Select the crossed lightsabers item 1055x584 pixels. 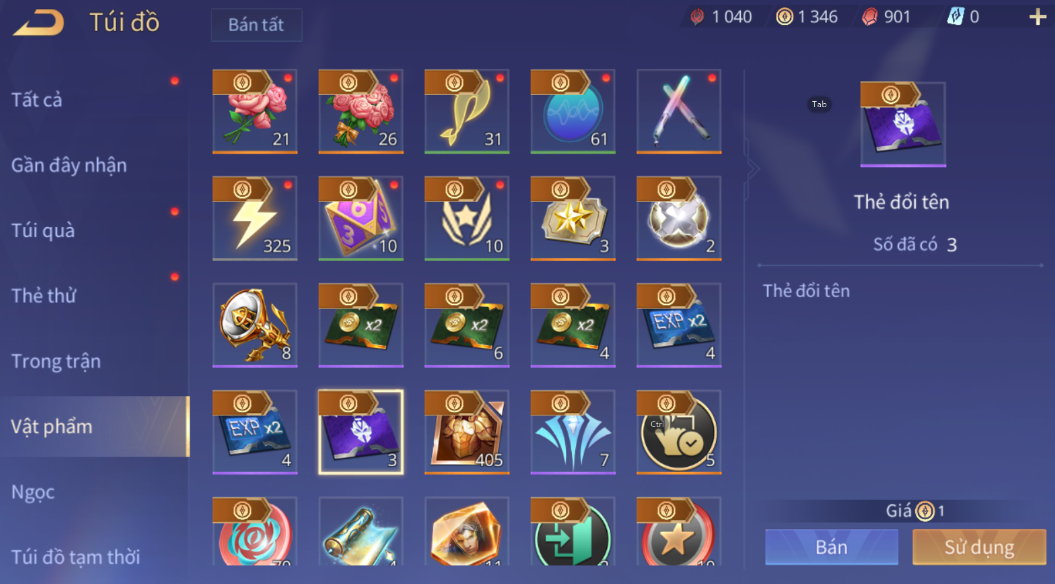[679, 112]
